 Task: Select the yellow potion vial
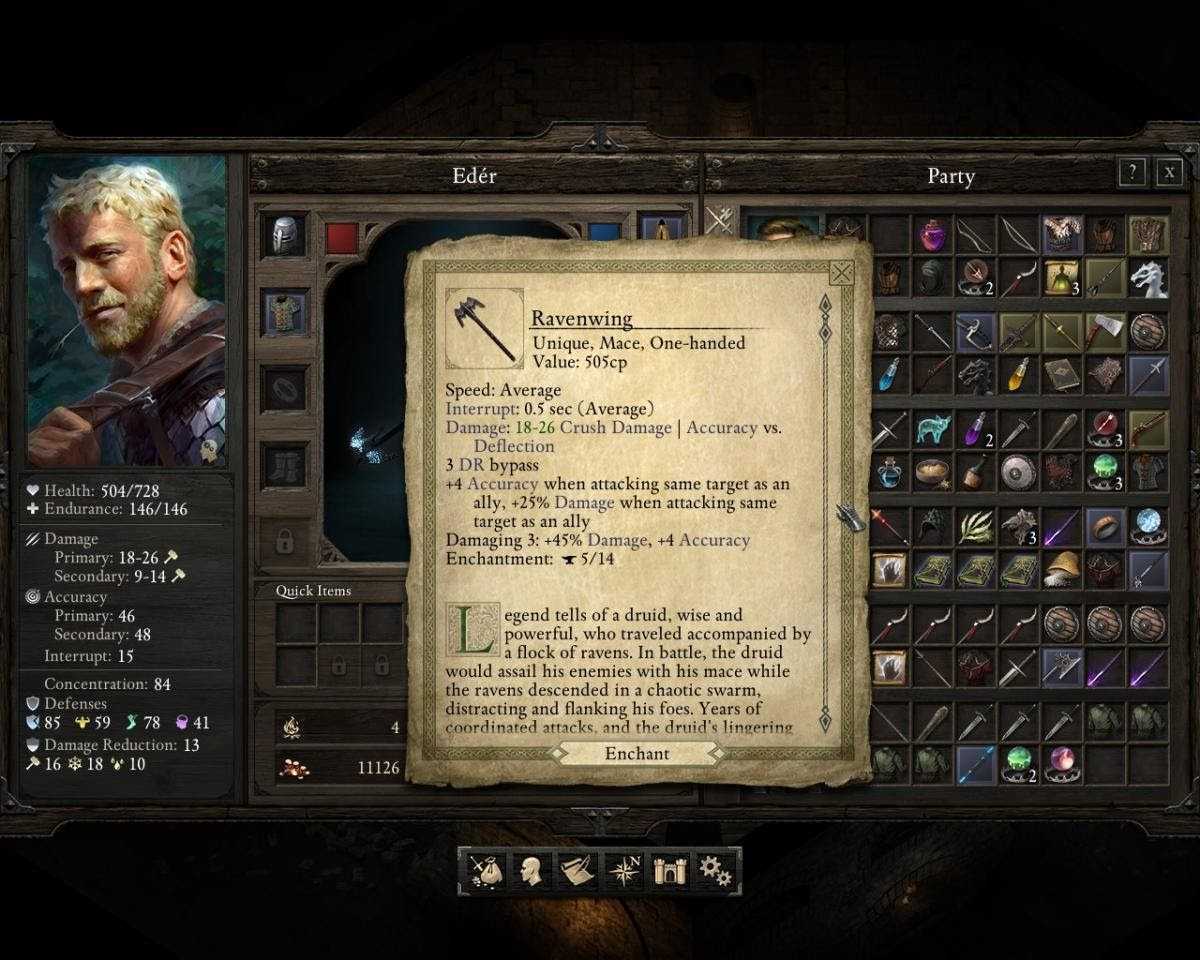(1018, 374)
